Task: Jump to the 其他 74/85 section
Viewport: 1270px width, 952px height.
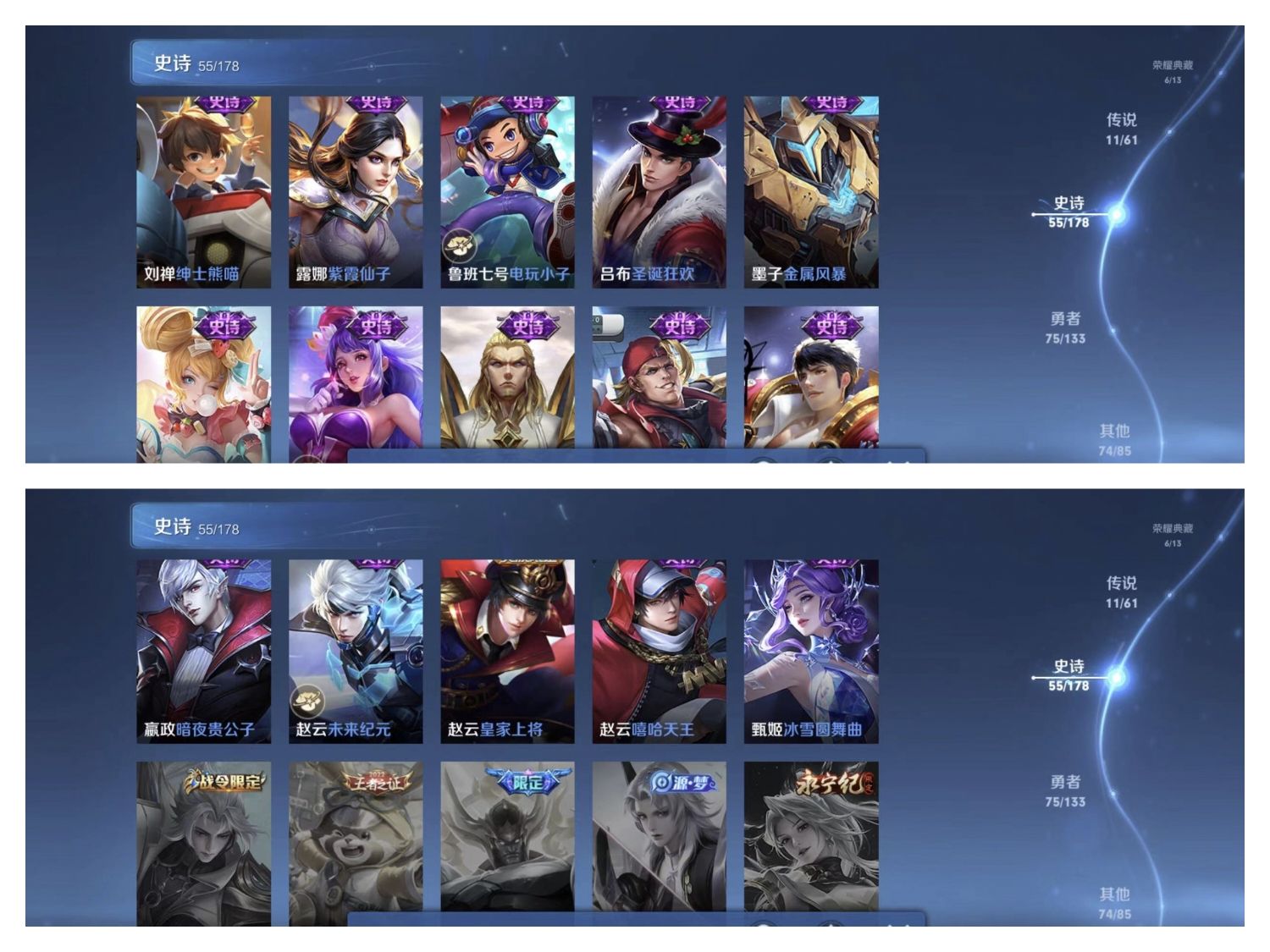Action: pos(1116,439)
